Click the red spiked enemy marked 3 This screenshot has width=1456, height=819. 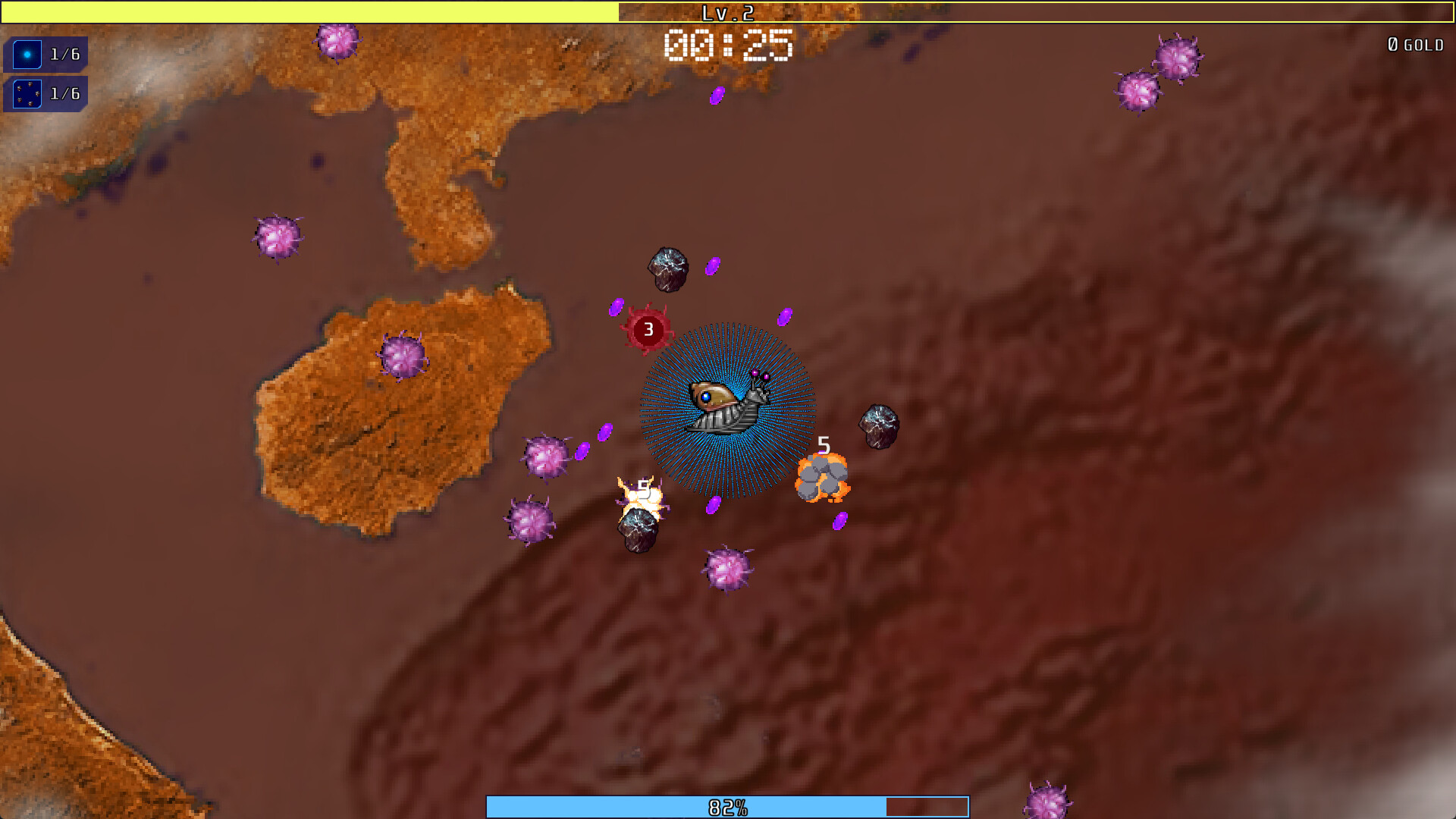[x=648, y=329]
